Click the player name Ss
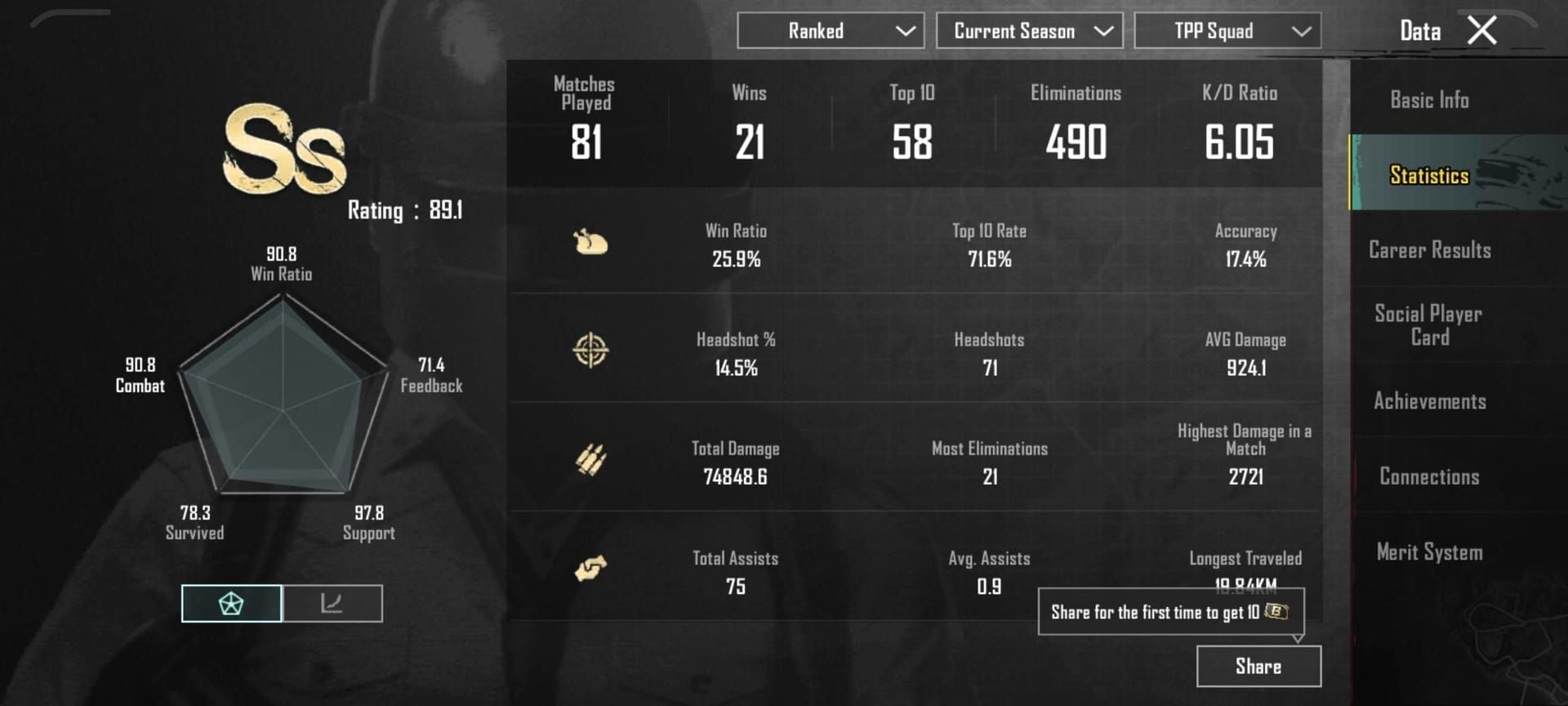 tap(283, 149)
